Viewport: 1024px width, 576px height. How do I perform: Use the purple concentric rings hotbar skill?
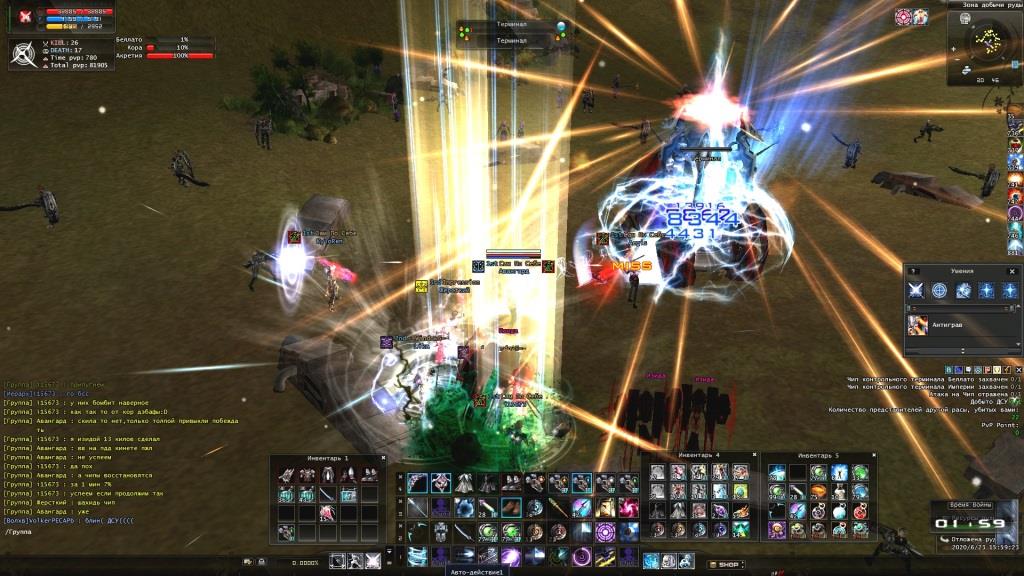point(605,532)
